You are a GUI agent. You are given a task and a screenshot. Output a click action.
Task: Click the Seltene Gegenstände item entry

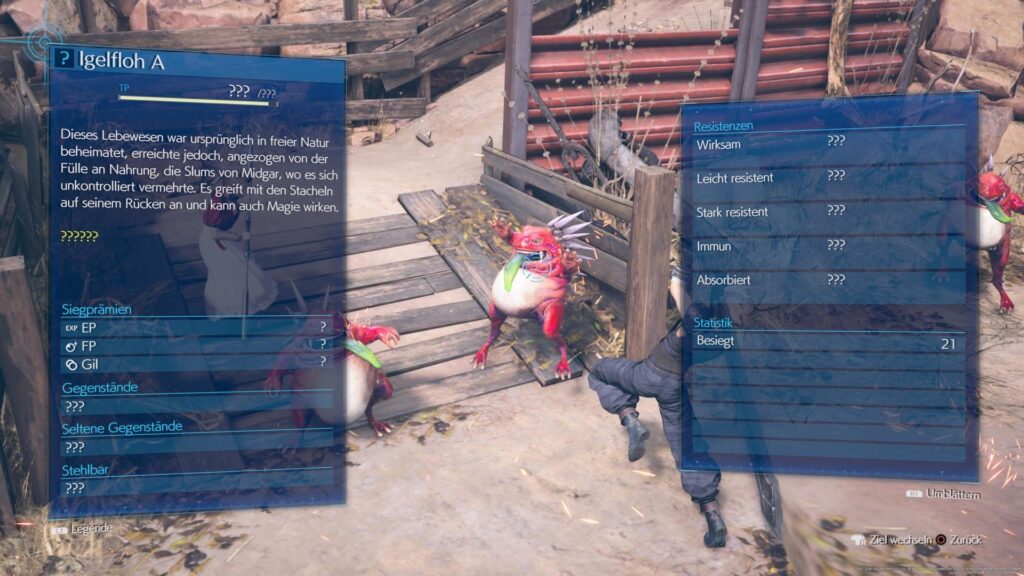(x=196, y=447)
